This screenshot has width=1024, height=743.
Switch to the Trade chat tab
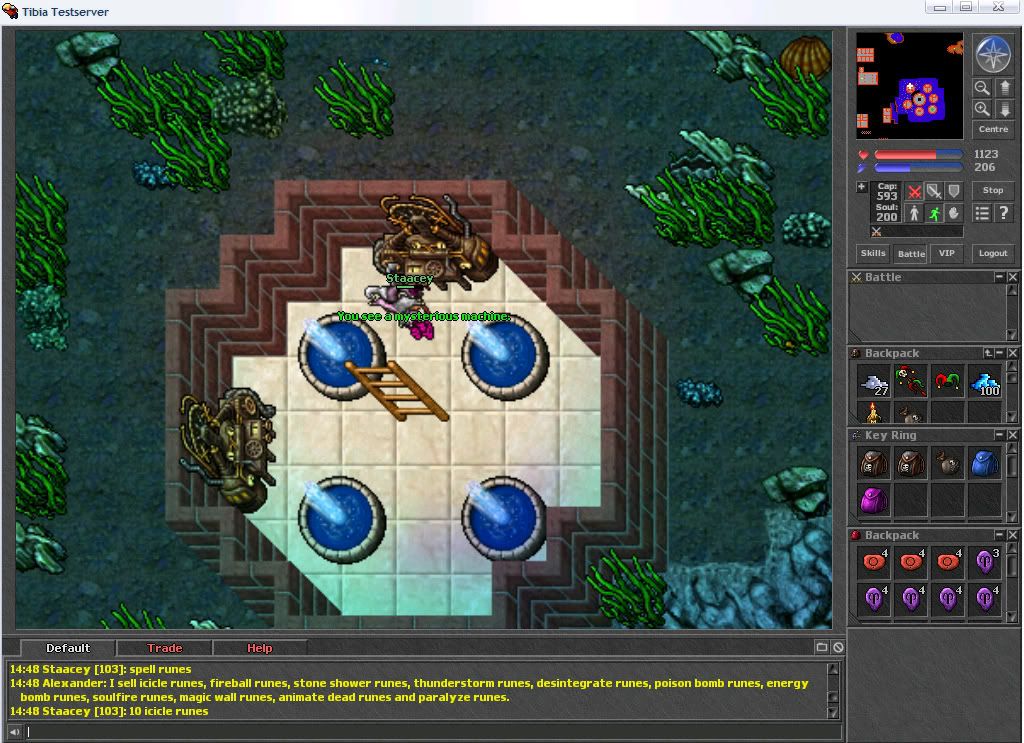(164, 648)
